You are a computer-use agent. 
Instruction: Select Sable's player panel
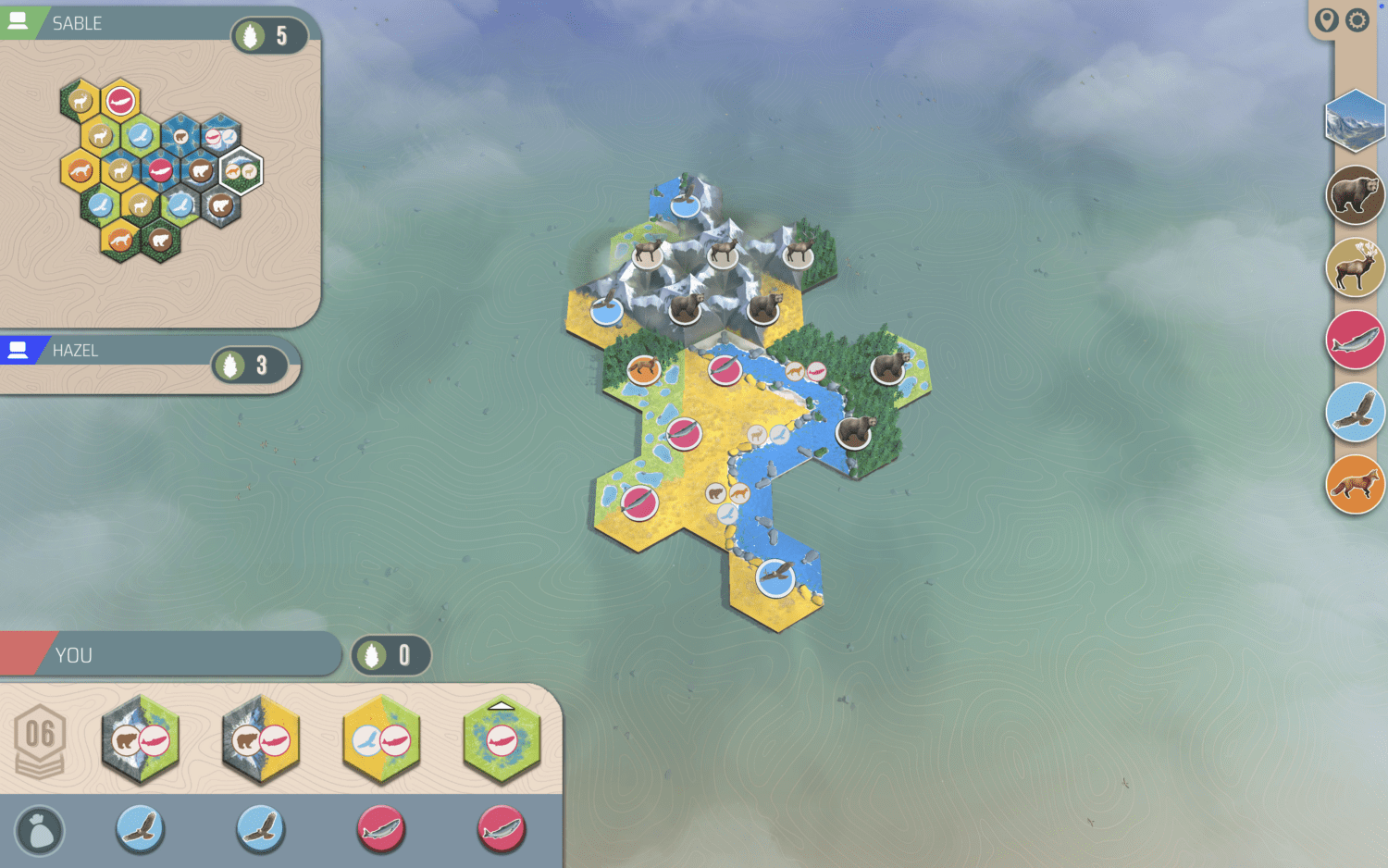tap(139, 23)
